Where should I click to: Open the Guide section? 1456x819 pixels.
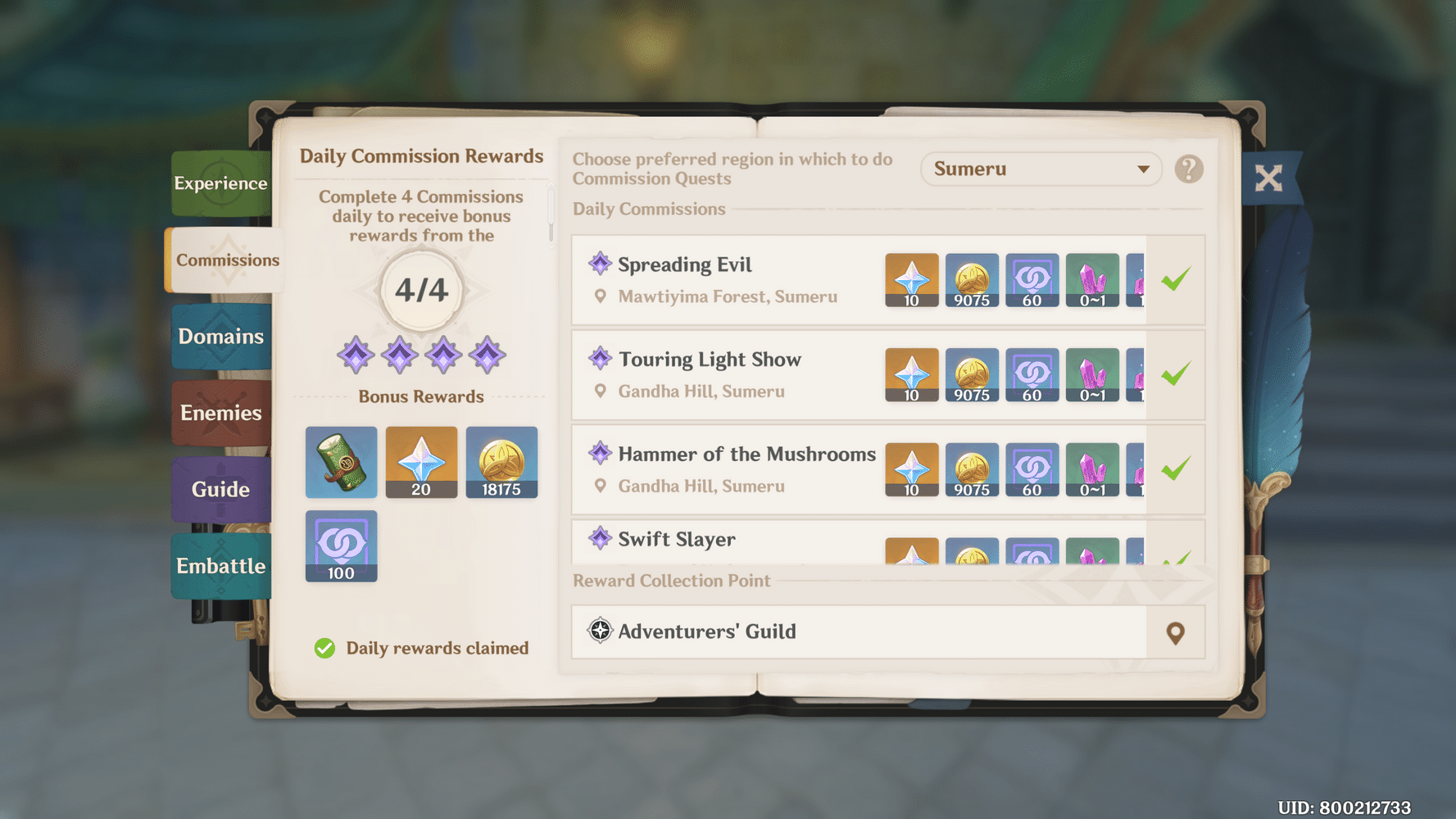tap(220, 489)
